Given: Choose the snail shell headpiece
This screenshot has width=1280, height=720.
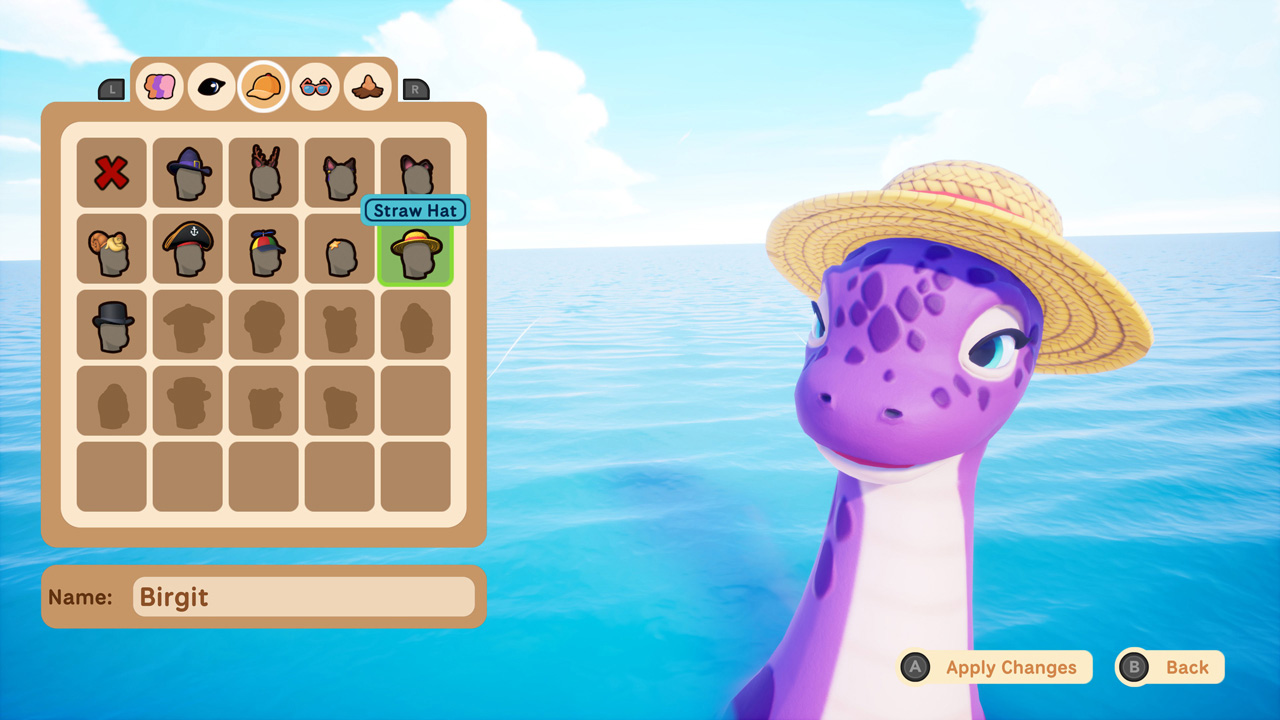Looking at the screenshot, I should pos(111,248).
